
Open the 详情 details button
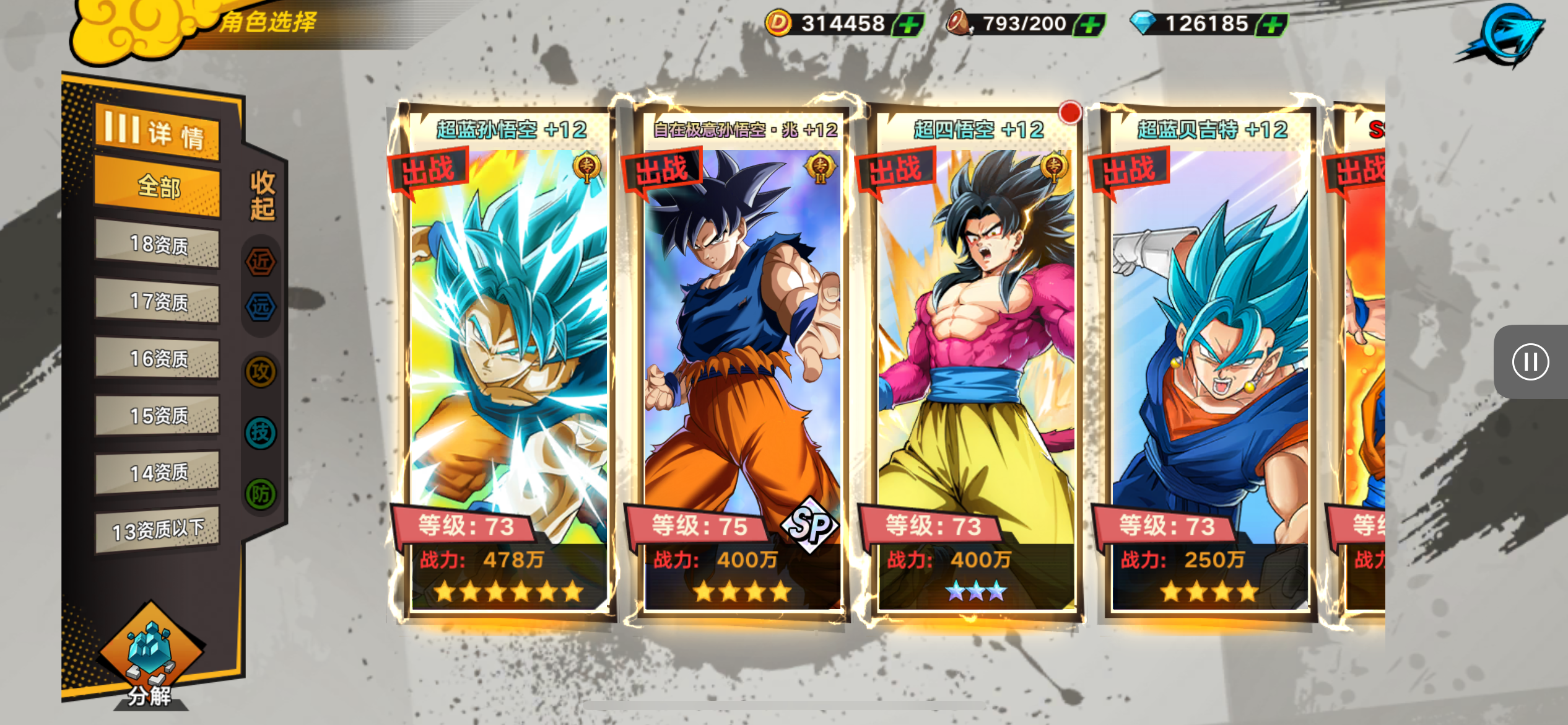click(157, 133)
